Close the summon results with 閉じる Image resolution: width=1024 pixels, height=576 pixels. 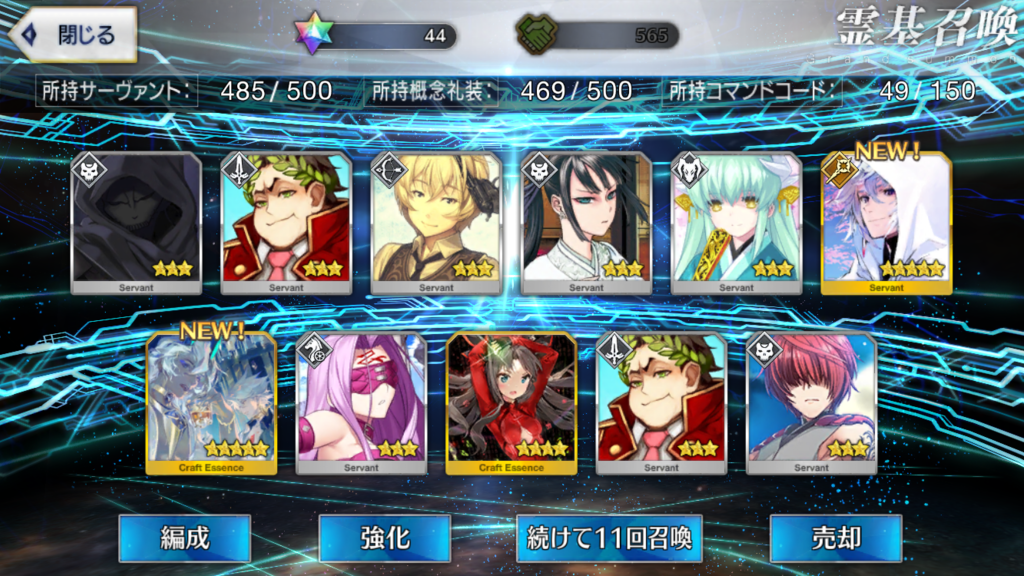tap(72, 35)
